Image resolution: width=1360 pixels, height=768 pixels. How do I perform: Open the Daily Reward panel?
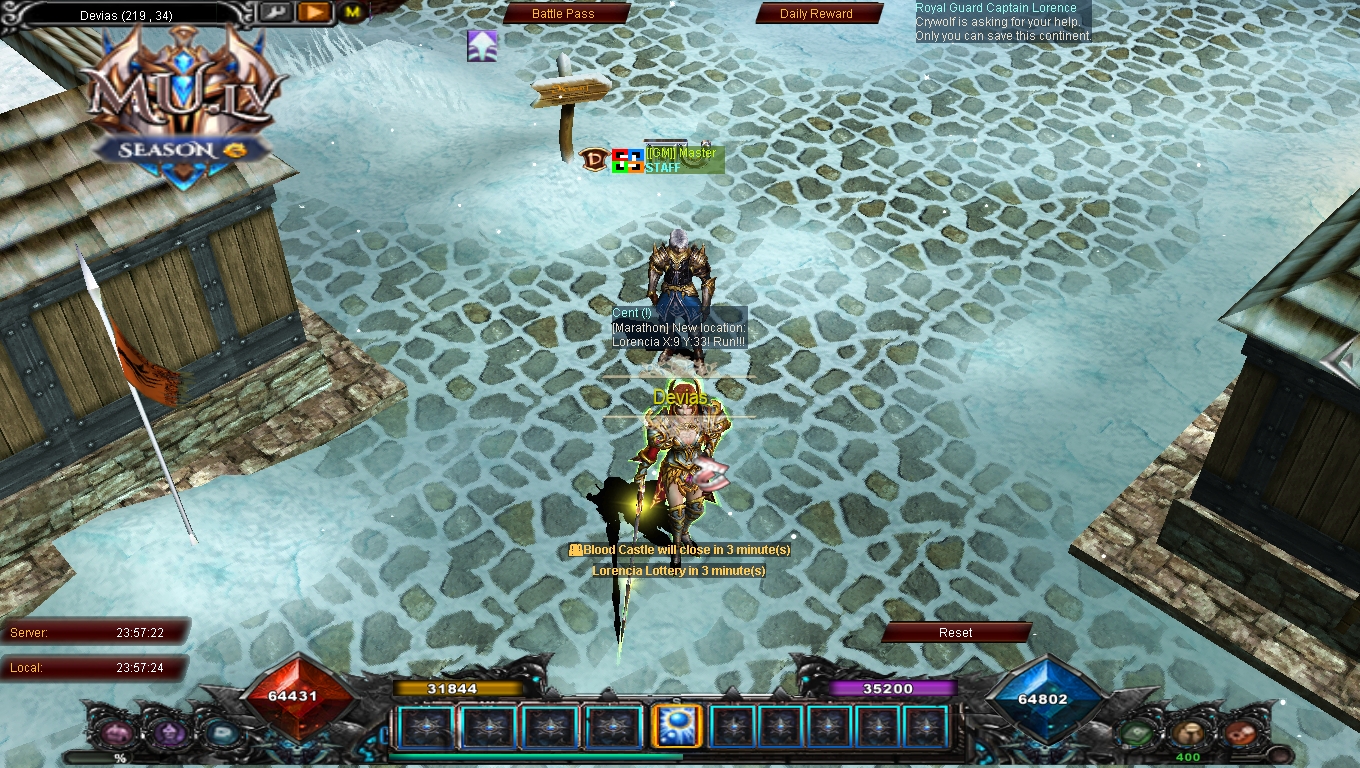pyautogui.click(x=816, y=14)
